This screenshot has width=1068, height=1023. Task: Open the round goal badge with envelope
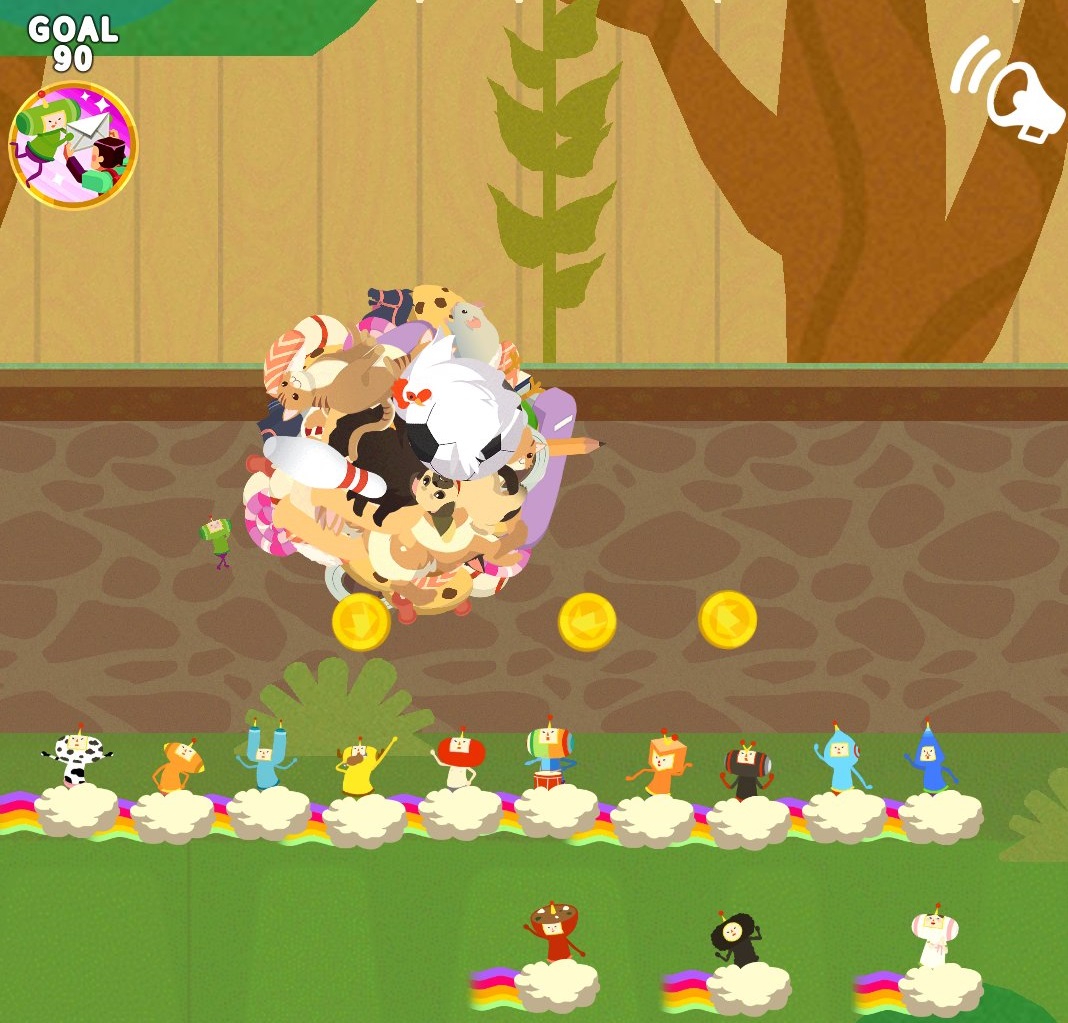point(73,146)
